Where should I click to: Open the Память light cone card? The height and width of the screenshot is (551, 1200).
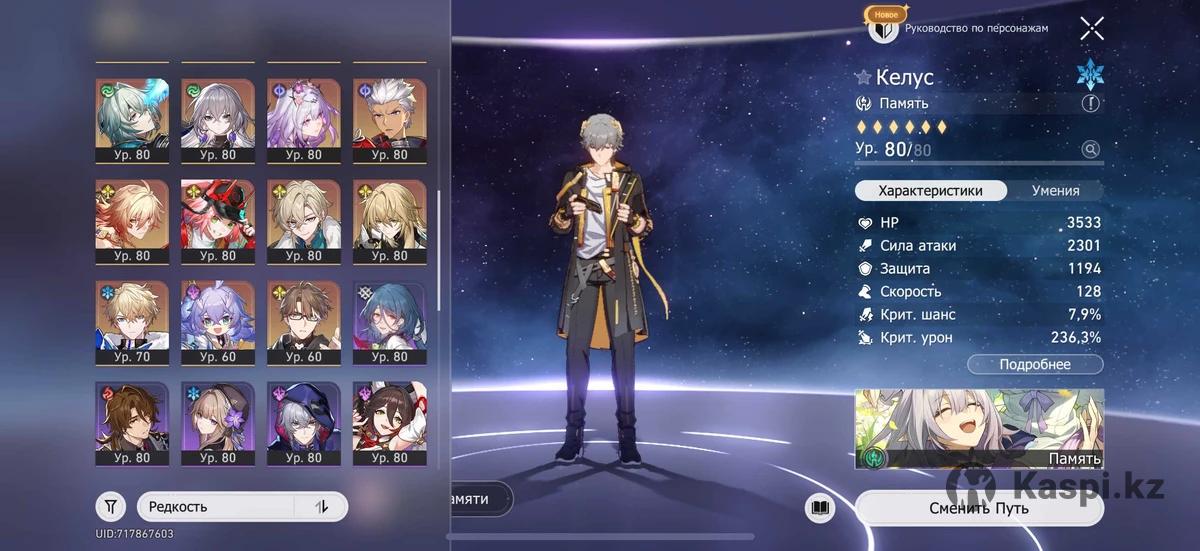tap(979, 429)
